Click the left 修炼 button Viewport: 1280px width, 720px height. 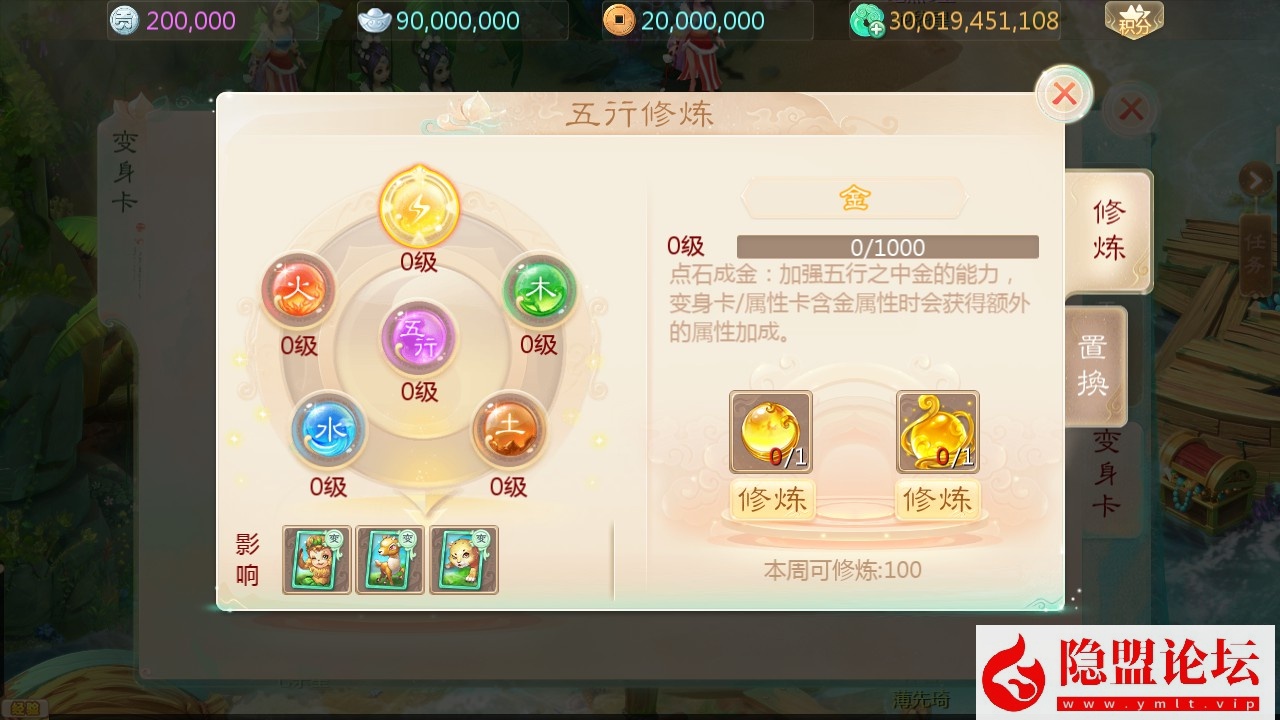(770, 500)
